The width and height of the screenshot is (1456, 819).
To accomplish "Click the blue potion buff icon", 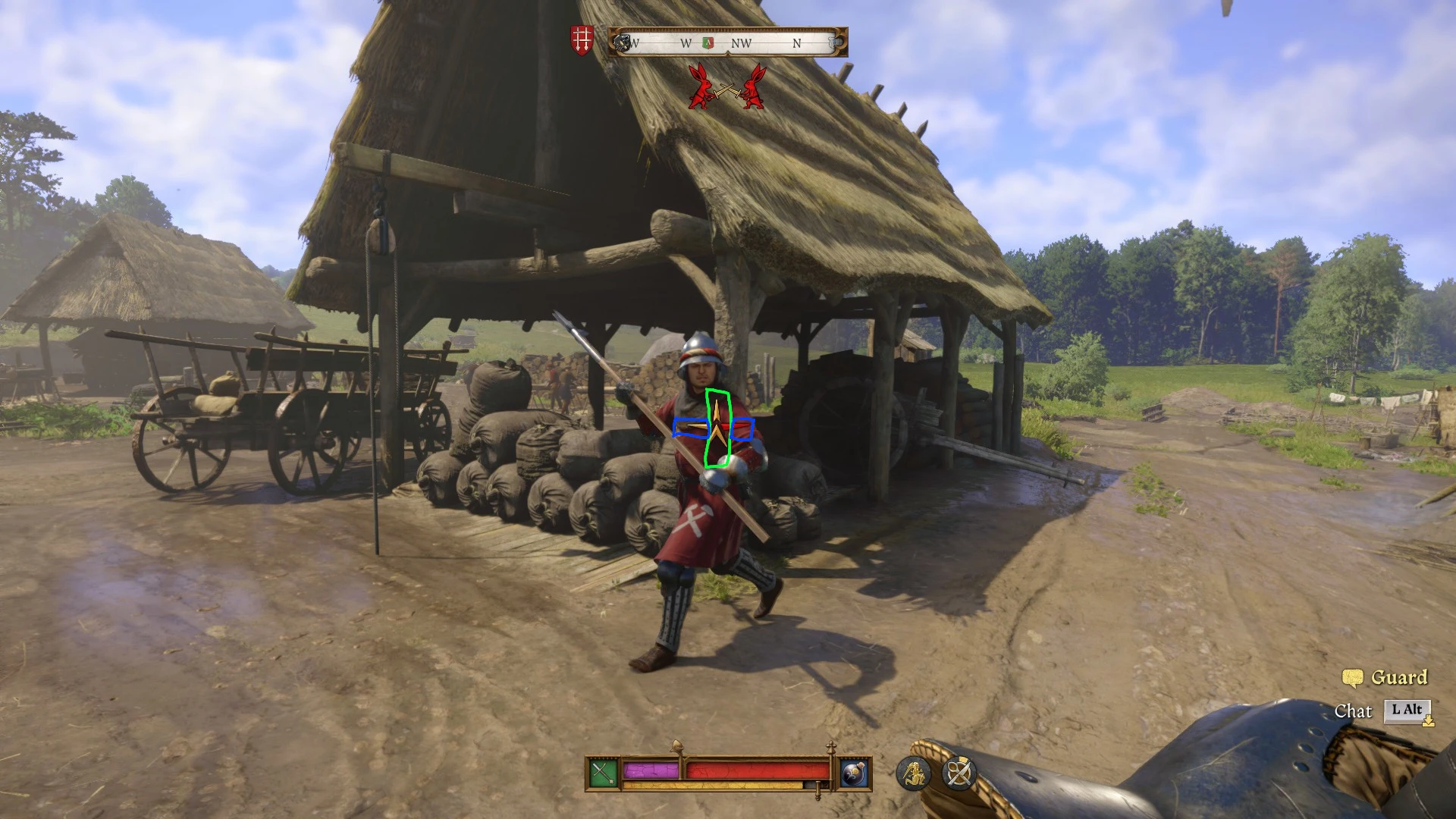I will pos(854,772).
